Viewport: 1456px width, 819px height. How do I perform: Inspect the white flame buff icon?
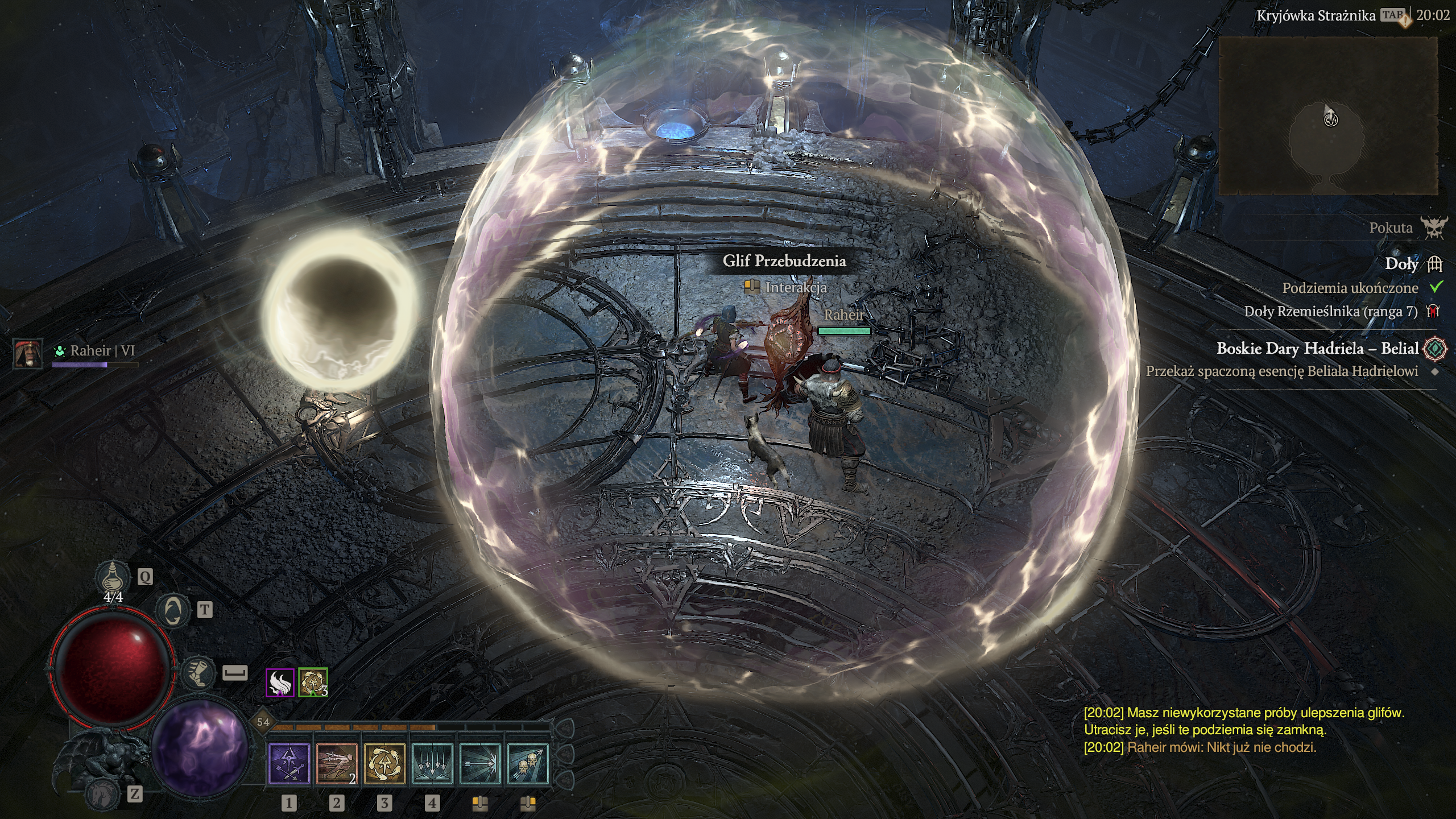click(280, 682)
